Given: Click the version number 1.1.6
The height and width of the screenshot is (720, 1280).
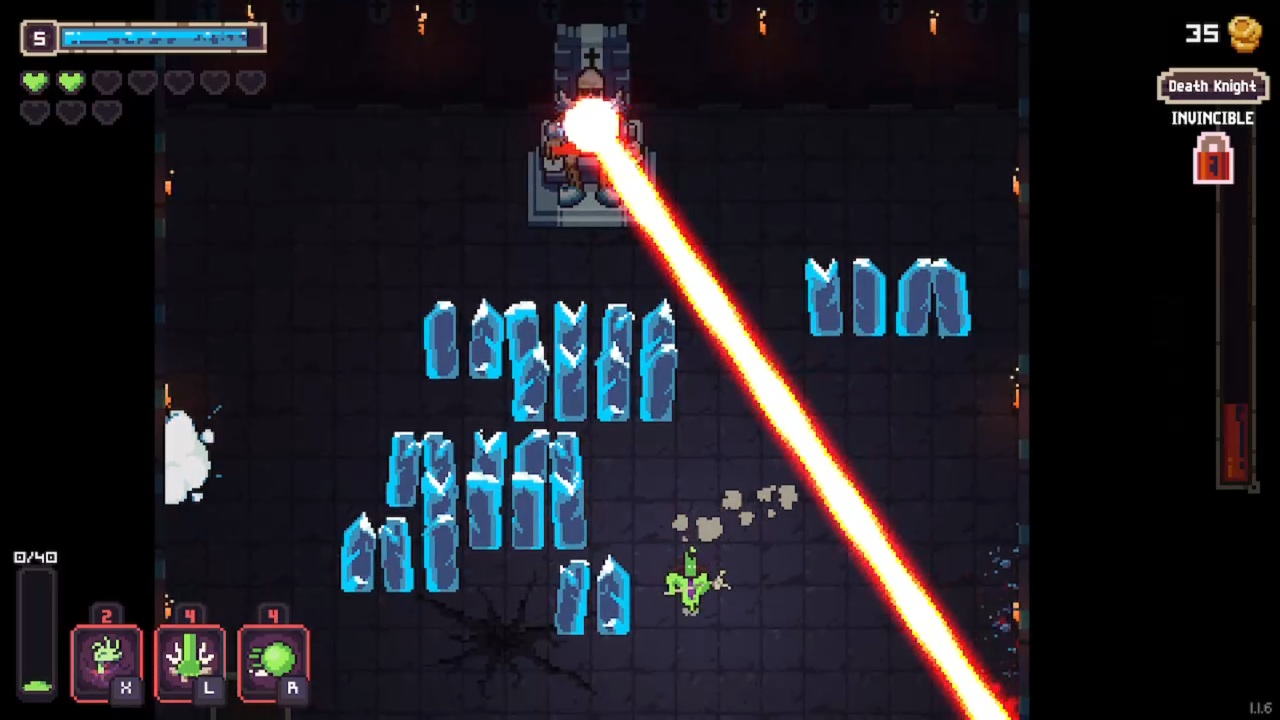Looking at the screenshot, I should [1258, 707].
